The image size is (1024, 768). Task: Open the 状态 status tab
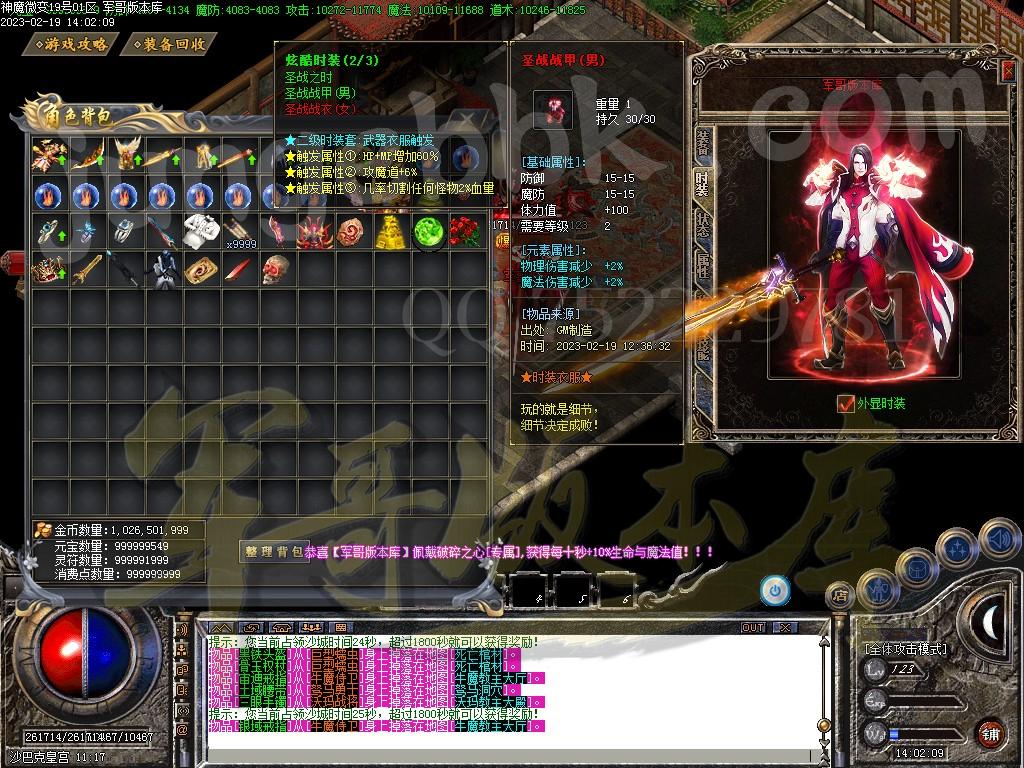[x=704, y=225]
